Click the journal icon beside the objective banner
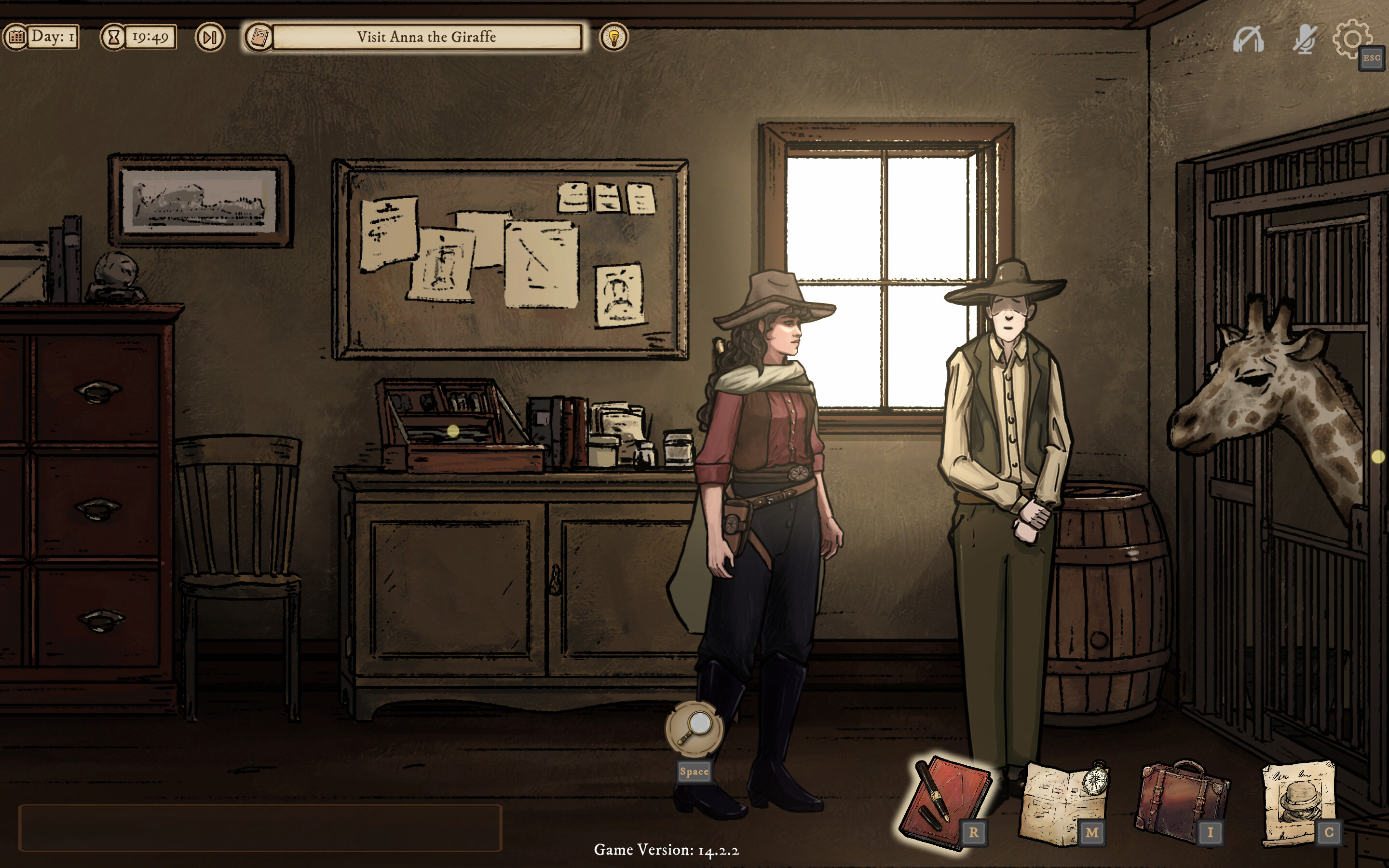 click(259, 37)
